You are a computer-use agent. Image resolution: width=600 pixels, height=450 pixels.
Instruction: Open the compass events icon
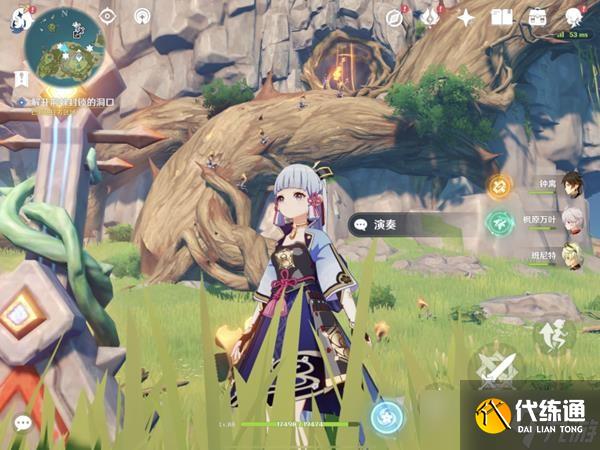pos(396,17)
